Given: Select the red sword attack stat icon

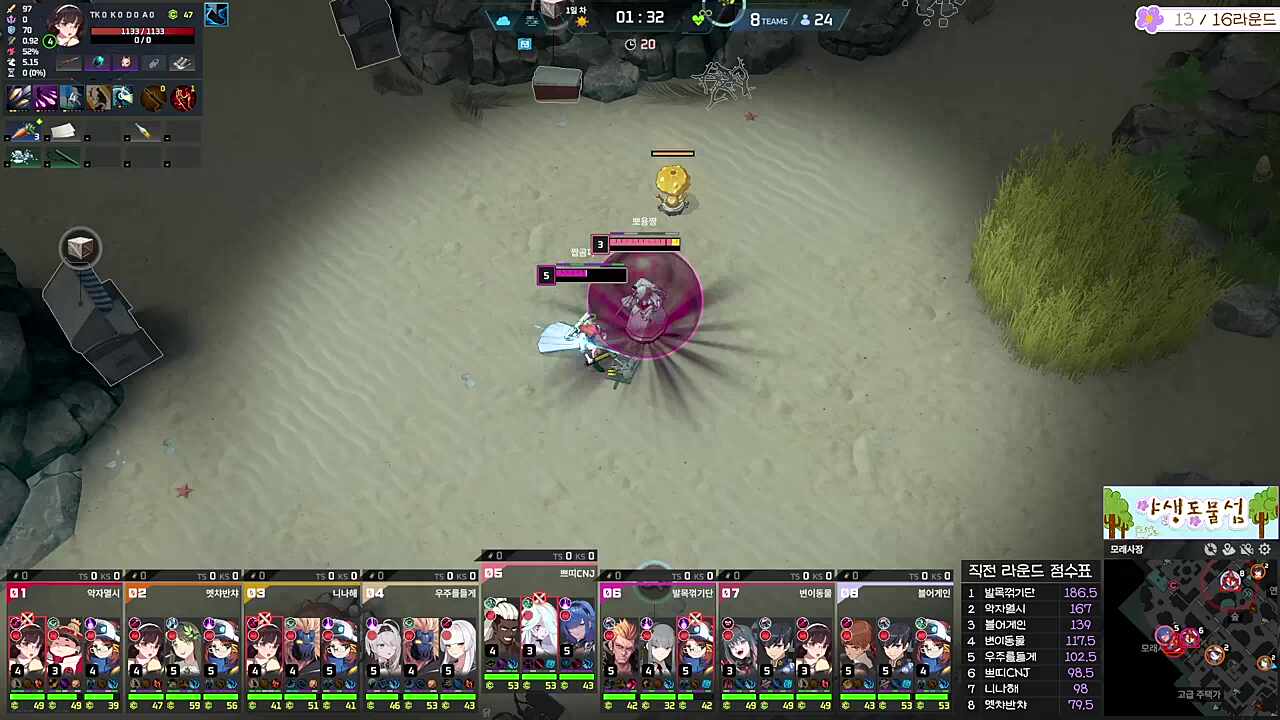Looking at the screenshot, I should pyautogui.click(x=10, y=9).
